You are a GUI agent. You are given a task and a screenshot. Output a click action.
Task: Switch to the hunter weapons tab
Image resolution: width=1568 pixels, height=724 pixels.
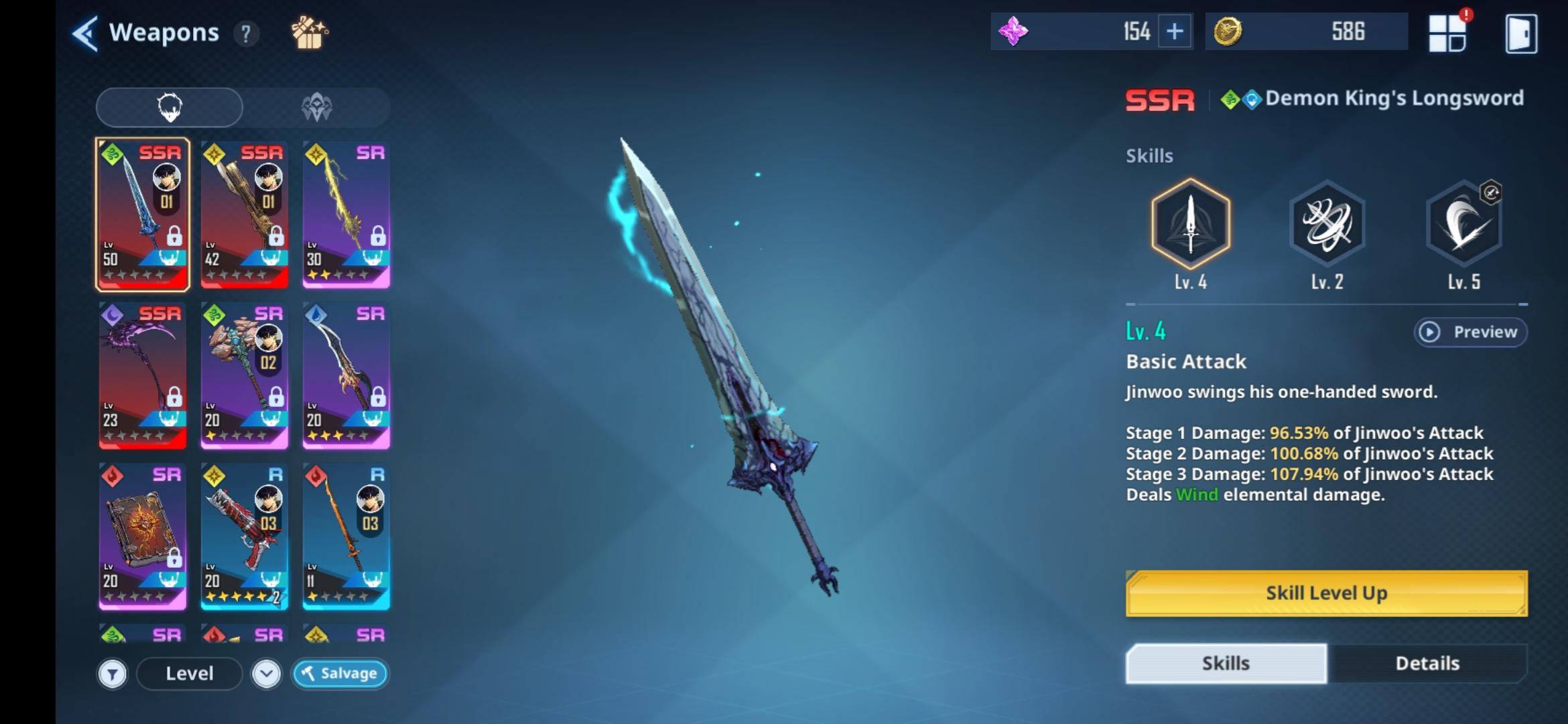coord(316,107)
